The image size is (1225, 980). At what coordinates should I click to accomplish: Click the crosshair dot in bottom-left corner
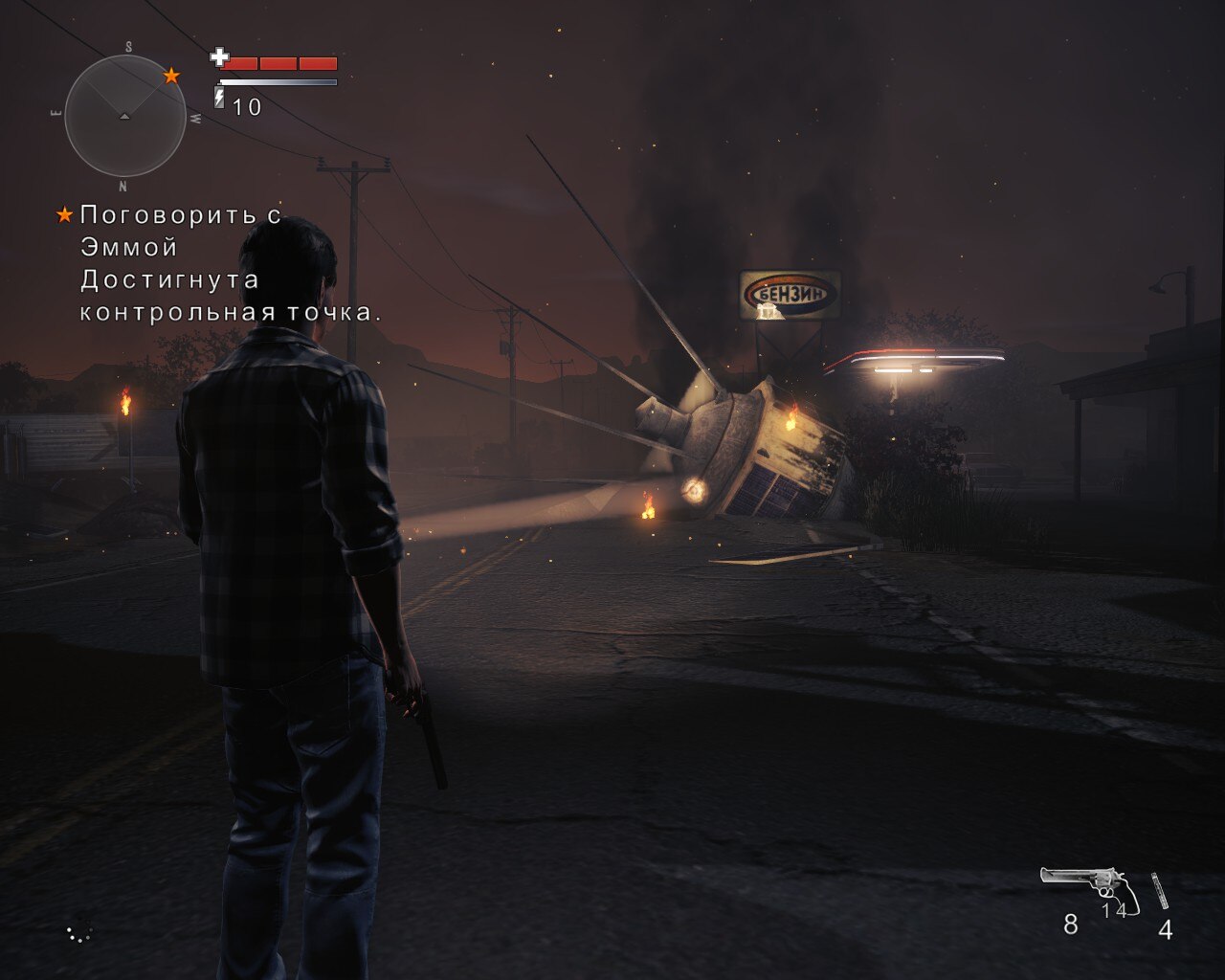tap(80, 933)
